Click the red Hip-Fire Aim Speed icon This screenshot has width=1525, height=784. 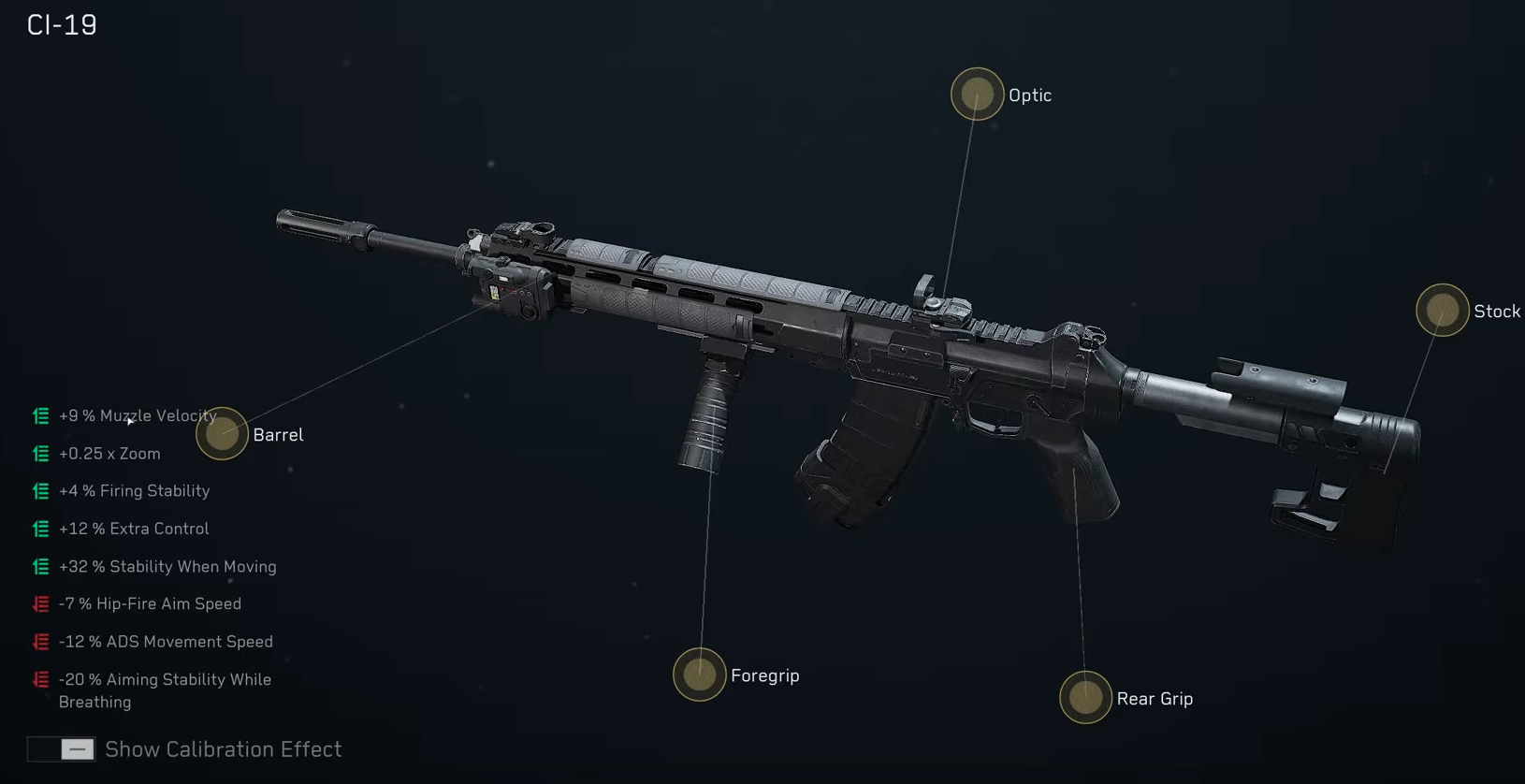[x=39, y=603]
